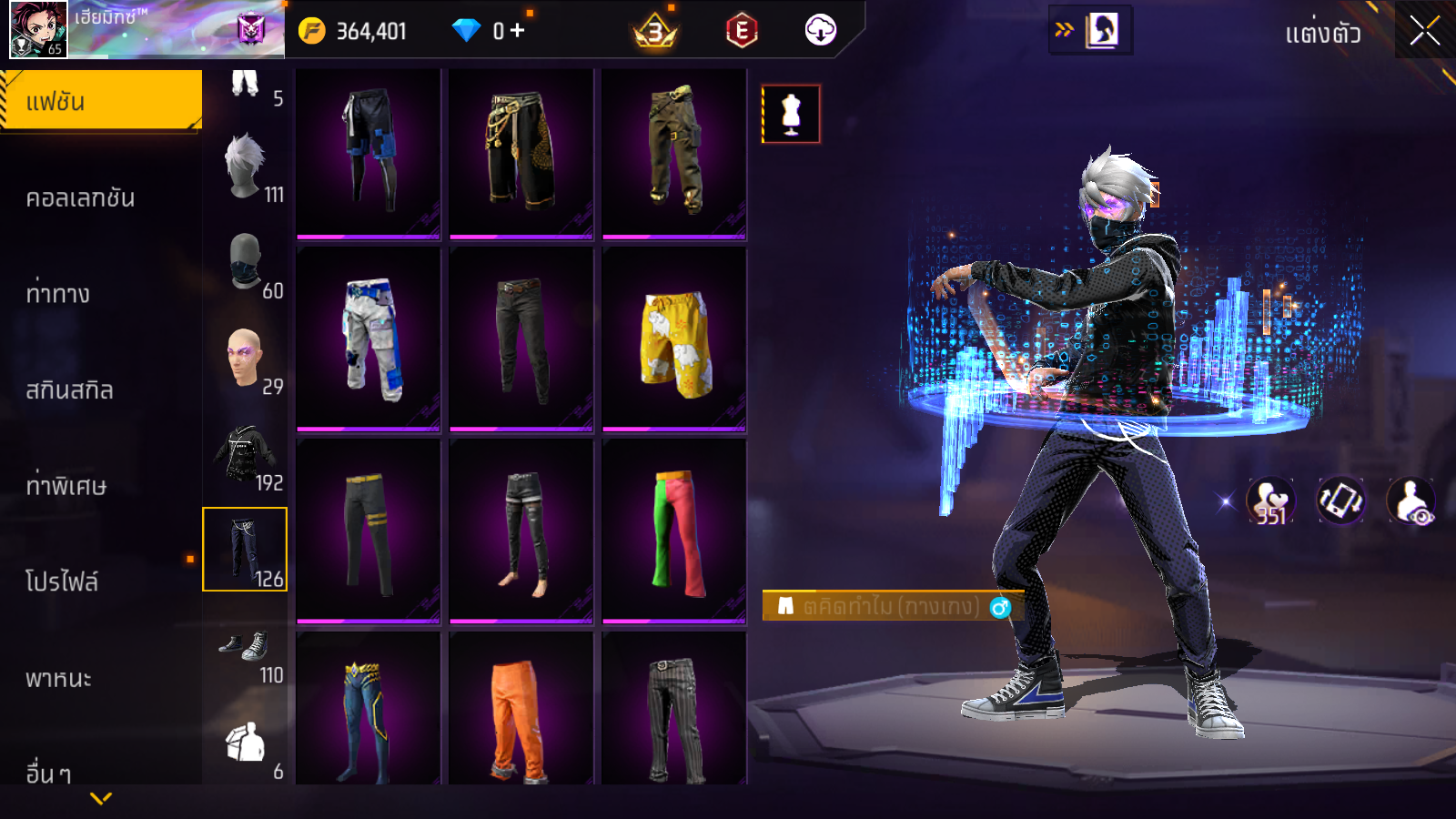The height and width of the screenshot is (819, 1456).
Task: Open the ท่าทาง emote tab
Action: 58,294
